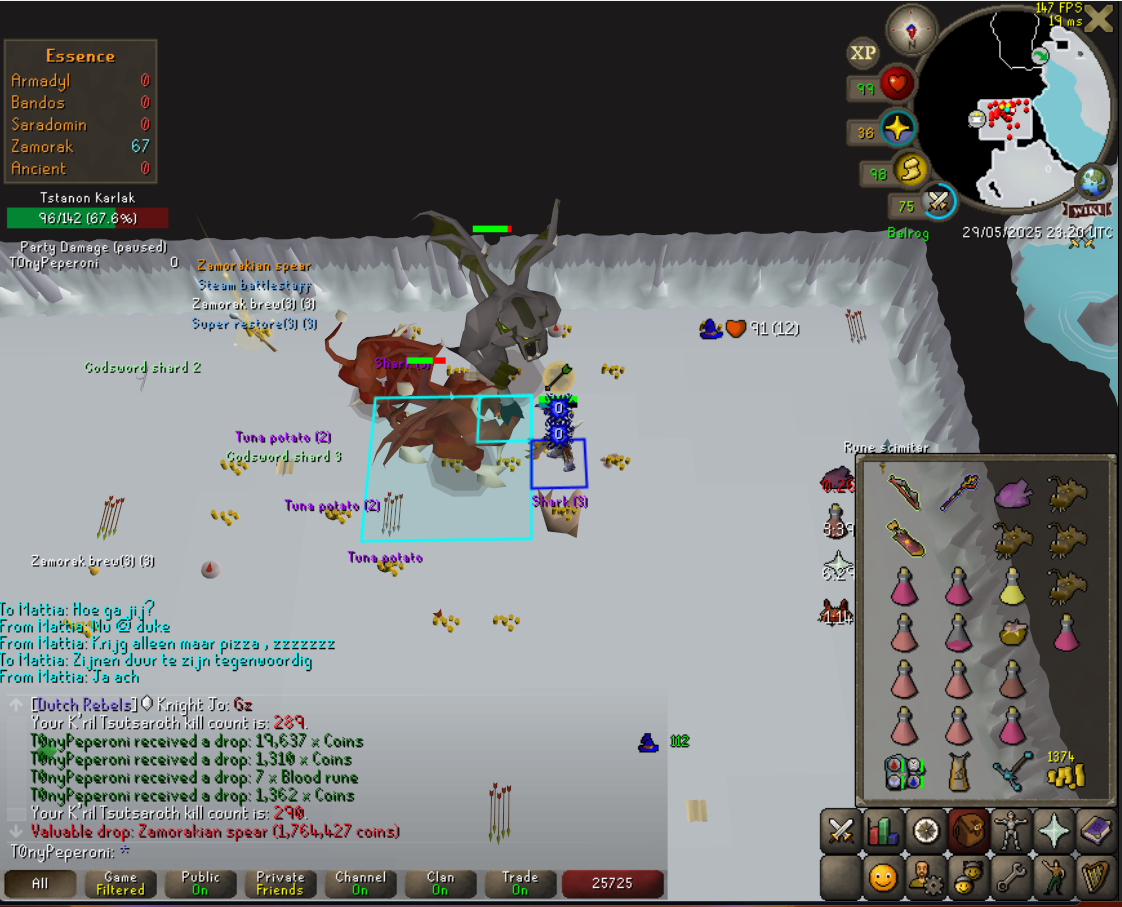The height and width of the screenshot is (907, 1122).
Task: Click the Wiki lookup banner
Action: [x=1089, y=210]
